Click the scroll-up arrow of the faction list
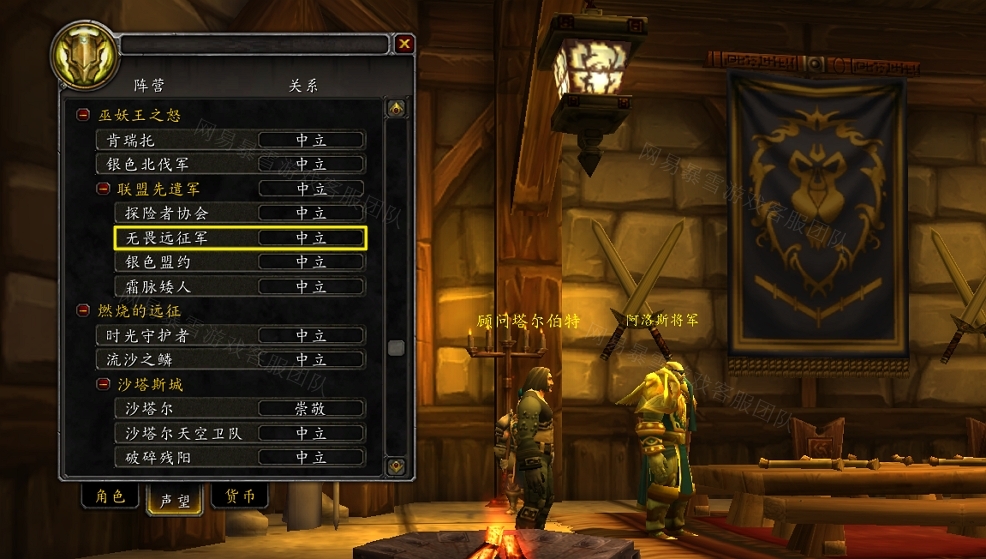Screen dimensions: 986x559 click(x=396, y=108)
